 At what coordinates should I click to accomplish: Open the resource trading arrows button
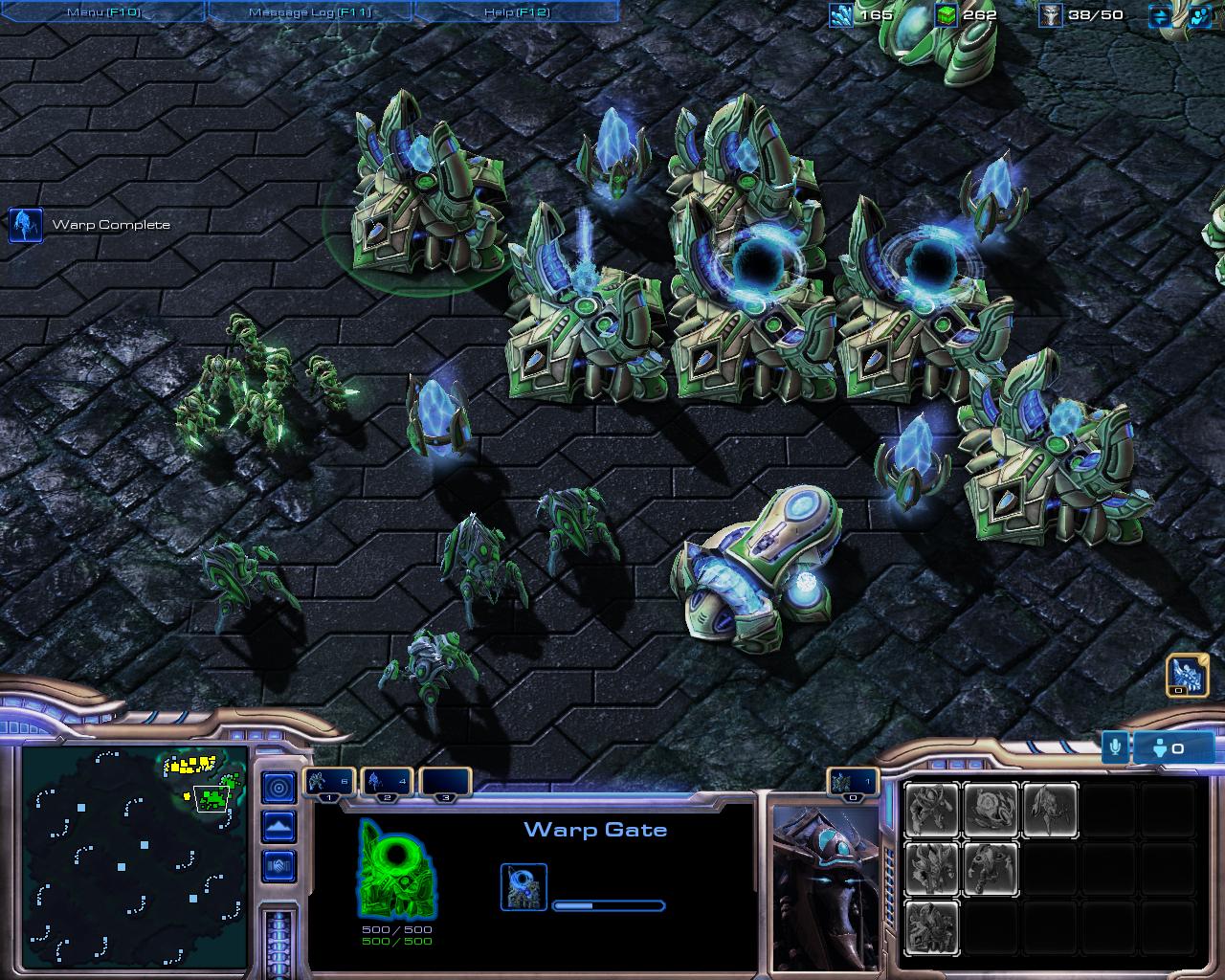(x=1160, y=15)
